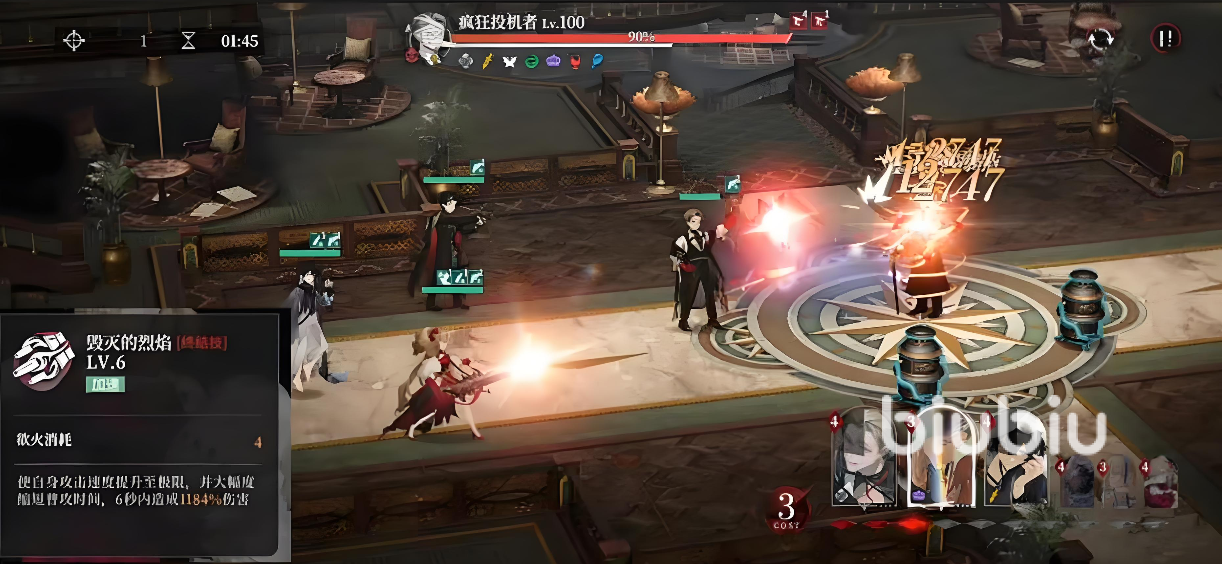1222x564 pixels.
Task: Toggle the circular arrows button
Action: tap(1101, 39)
